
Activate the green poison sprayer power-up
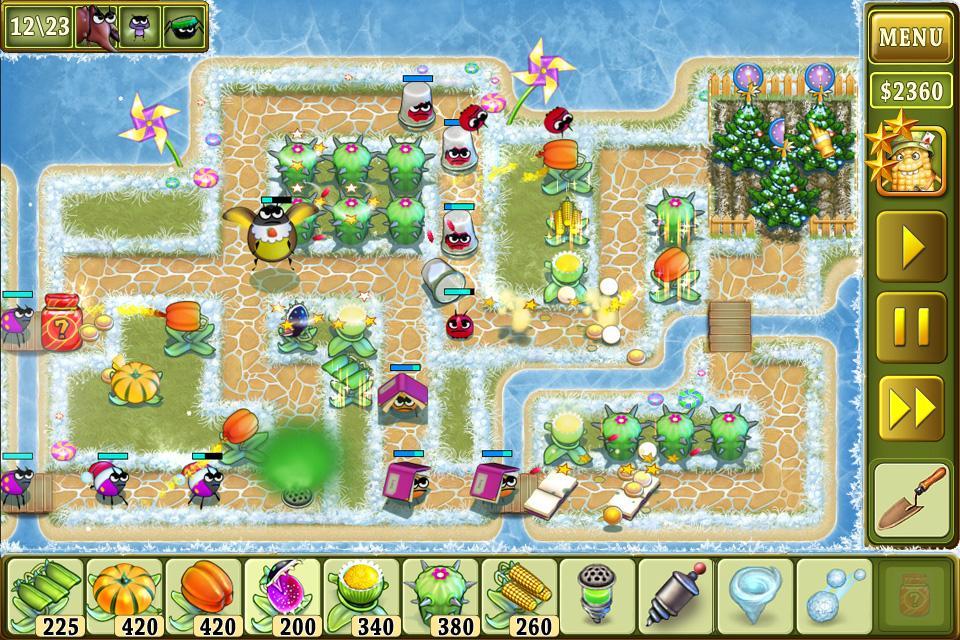tap(597, 597)
